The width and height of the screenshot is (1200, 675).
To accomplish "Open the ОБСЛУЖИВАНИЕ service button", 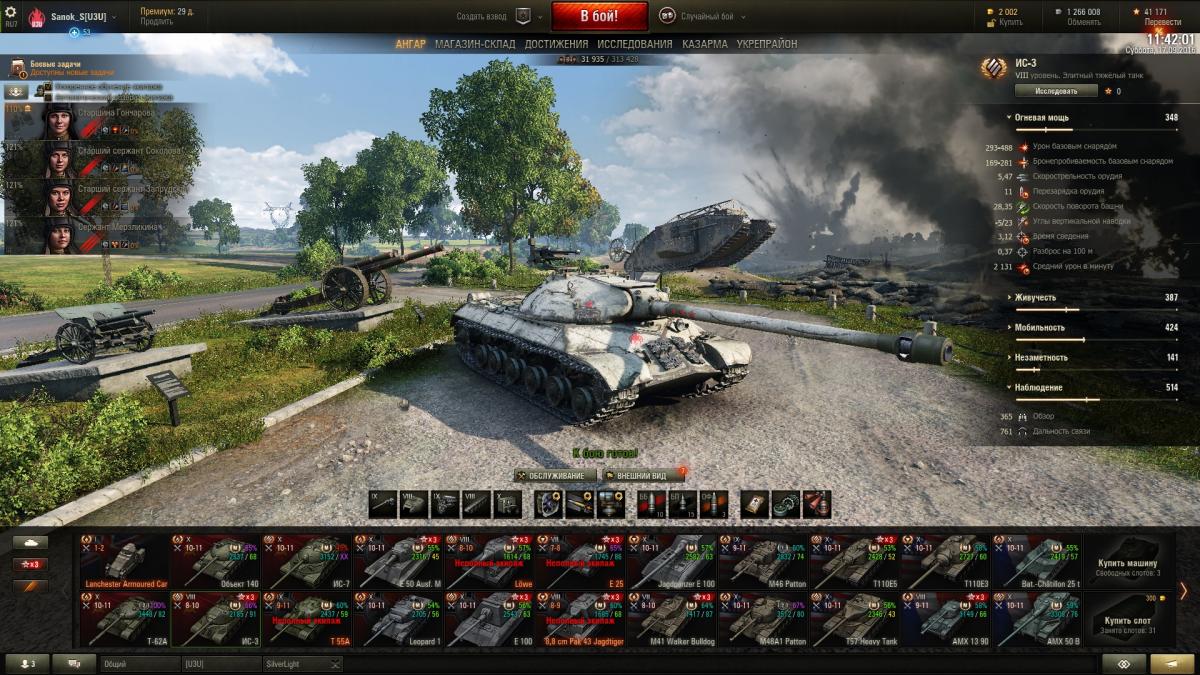I will coord(555,476).
